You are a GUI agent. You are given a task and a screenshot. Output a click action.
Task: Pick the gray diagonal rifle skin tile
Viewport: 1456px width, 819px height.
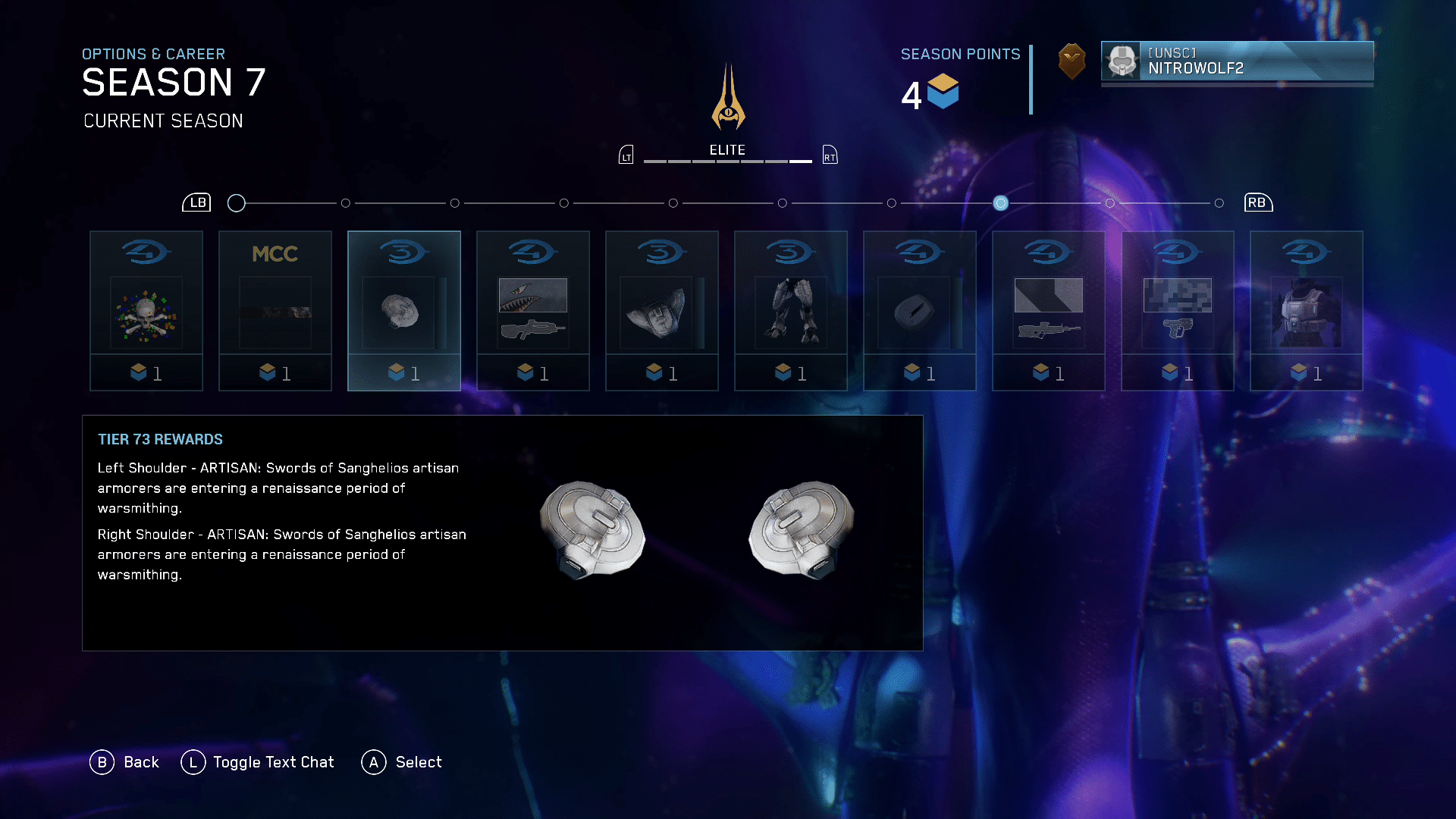[x=1049, y=311]
